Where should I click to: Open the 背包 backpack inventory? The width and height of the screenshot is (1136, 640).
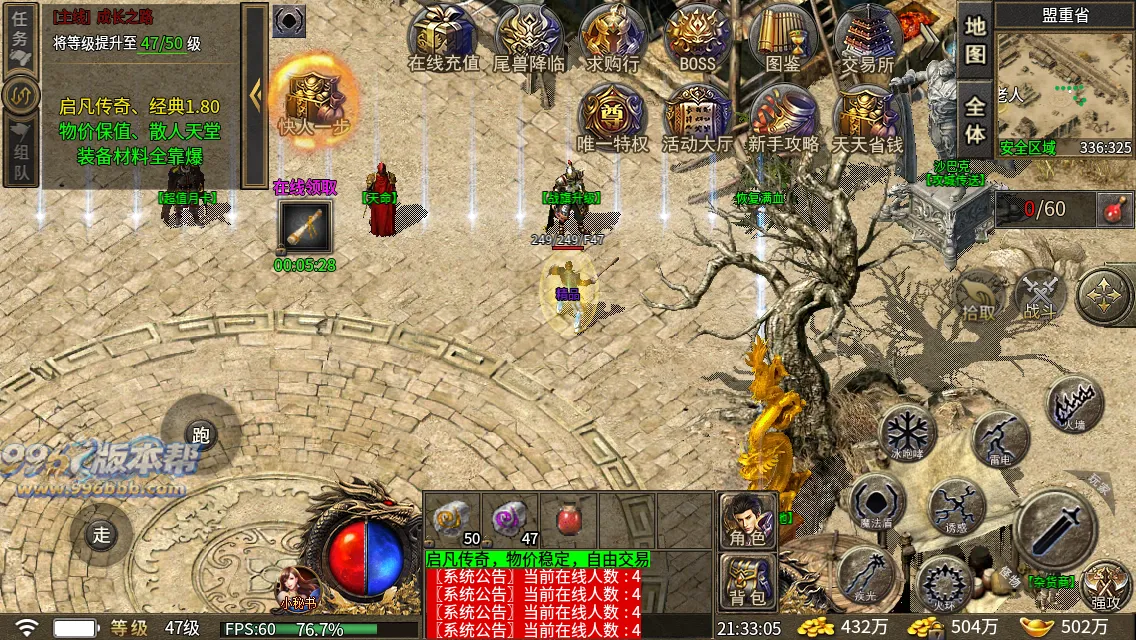click(747, 582)
